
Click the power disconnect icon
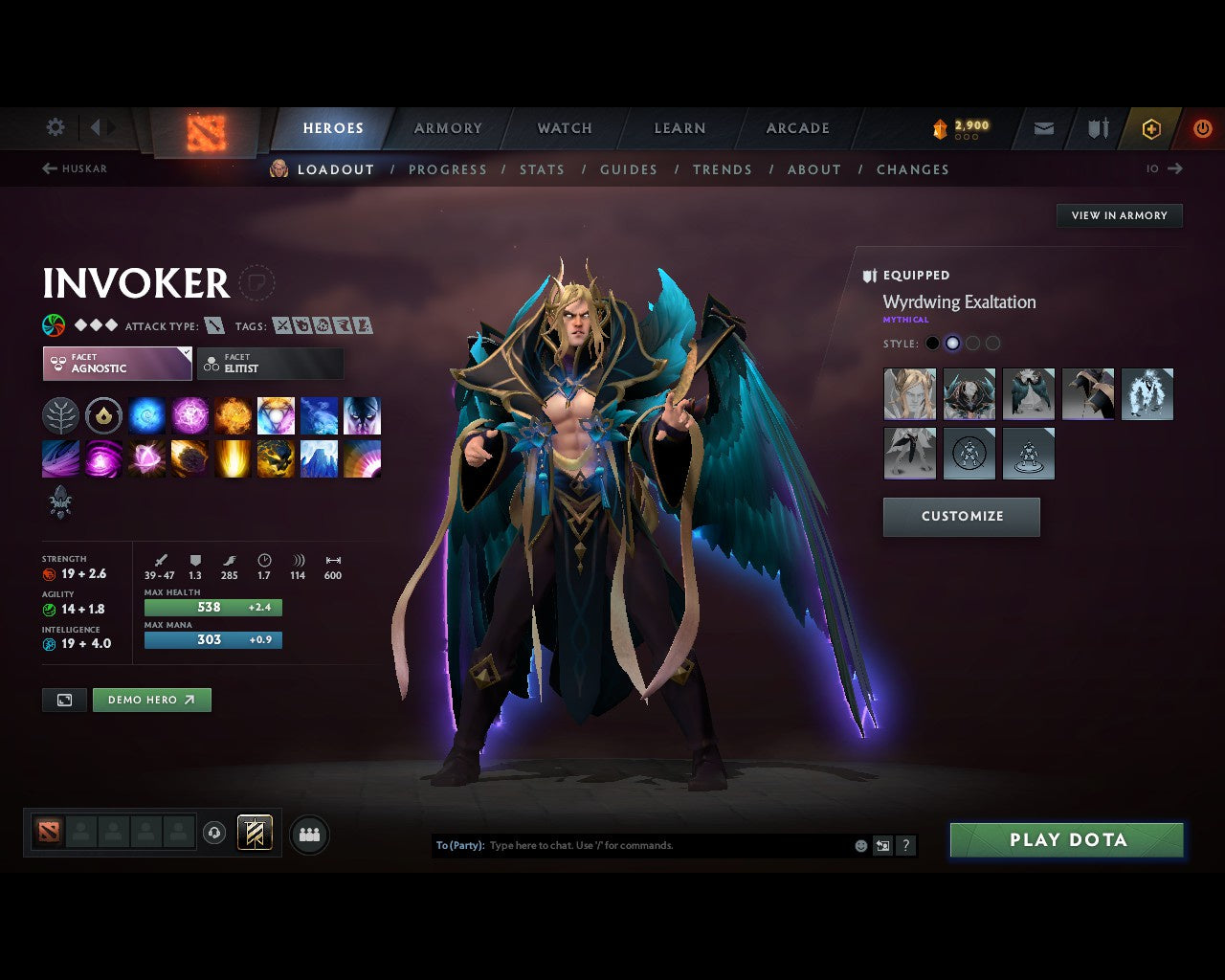1203,127
